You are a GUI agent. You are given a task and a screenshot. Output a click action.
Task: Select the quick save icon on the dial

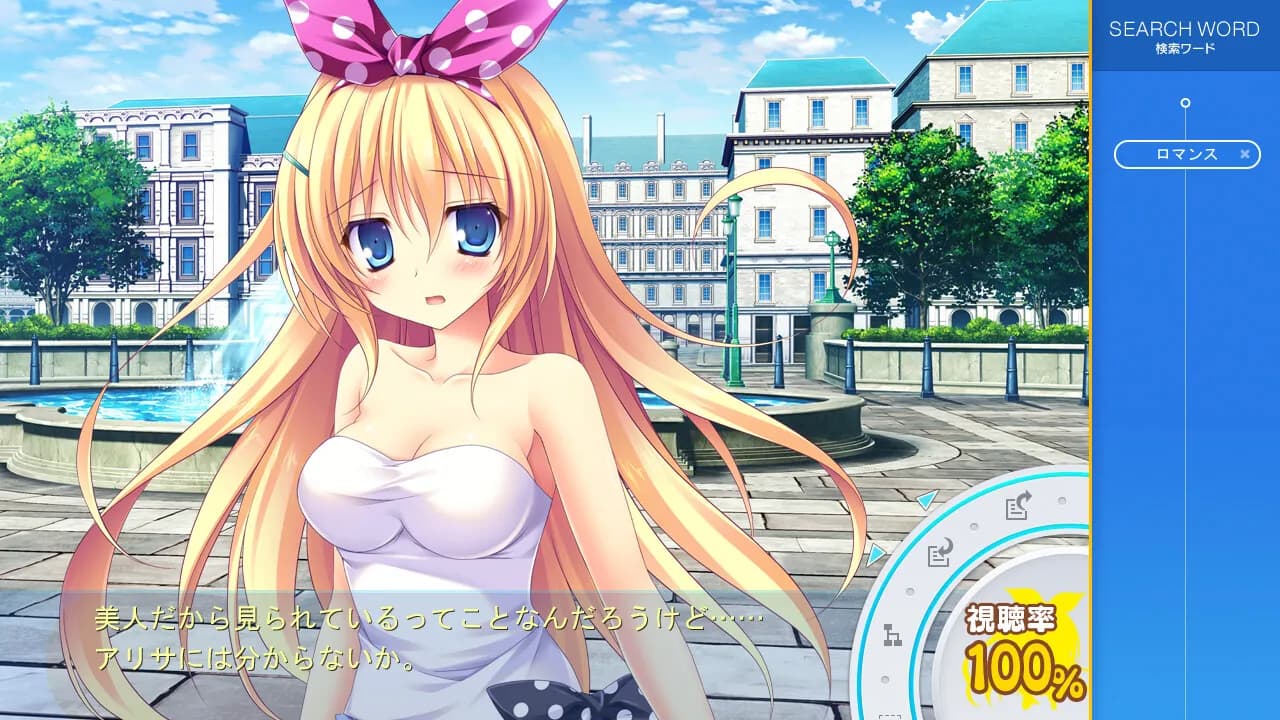pyautogui.click(x=1017, y=507)
